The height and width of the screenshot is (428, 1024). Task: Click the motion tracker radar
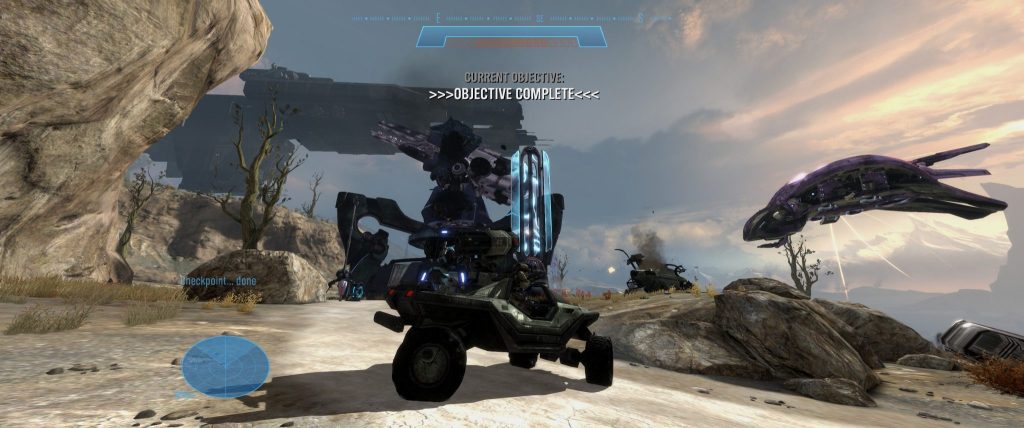pos(225,366)
